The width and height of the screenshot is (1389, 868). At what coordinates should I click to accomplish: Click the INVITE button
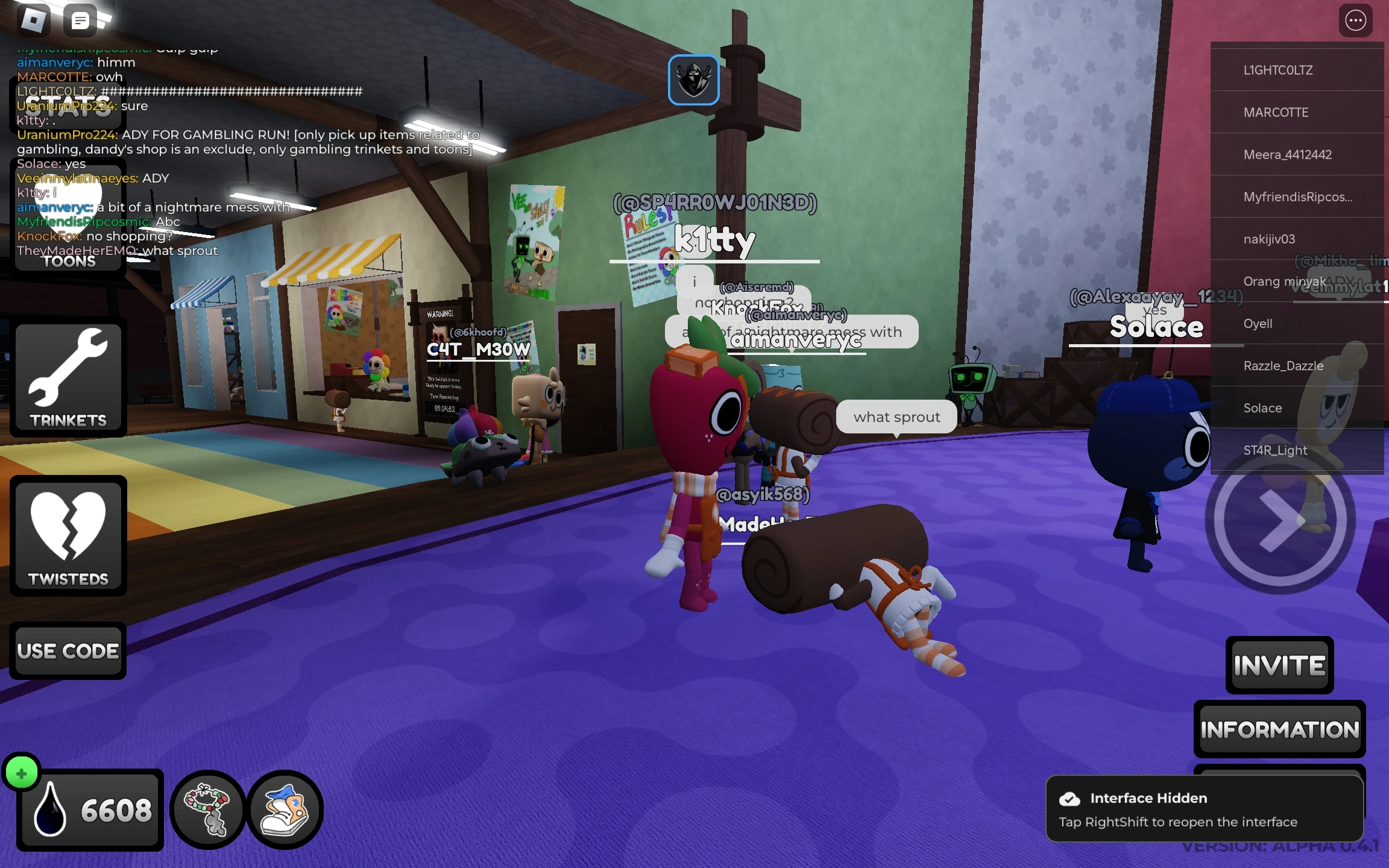pos(1279,665)
